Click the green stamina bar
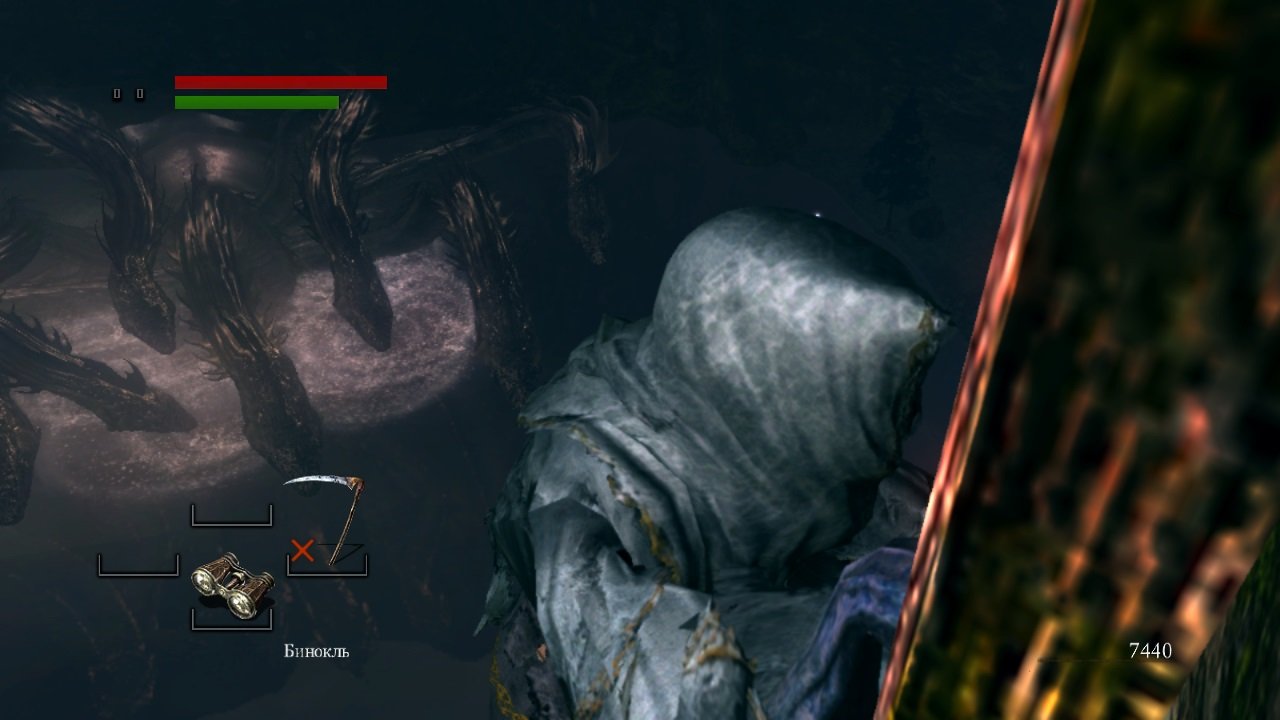Screen dimensions: 1280x720 tap(255, 101)
